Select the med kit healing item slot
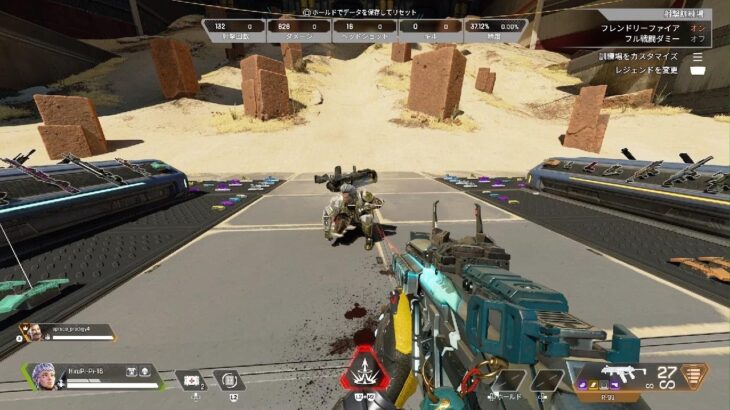 click(x=190, y=380)
